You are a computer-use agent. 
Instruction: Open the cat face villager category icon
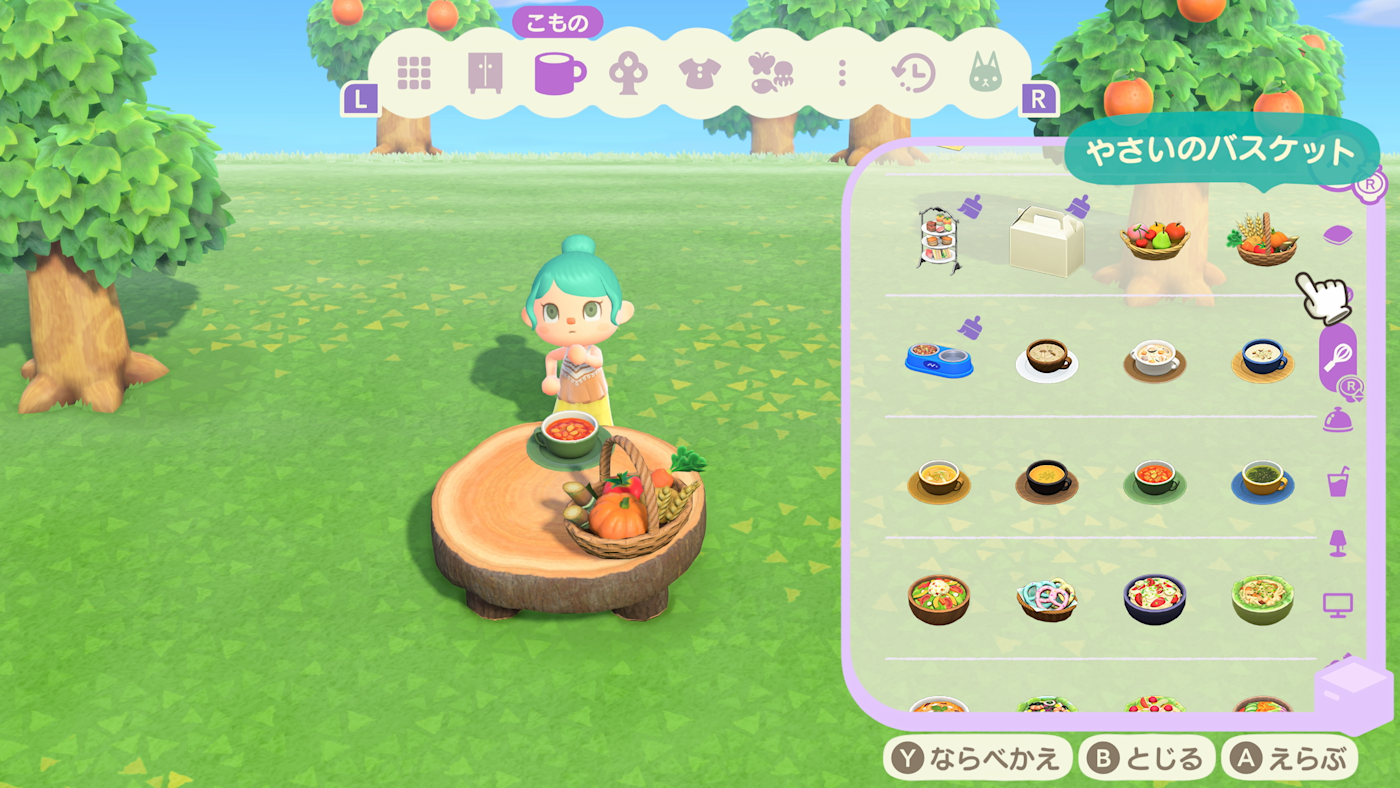coord(986,70)
